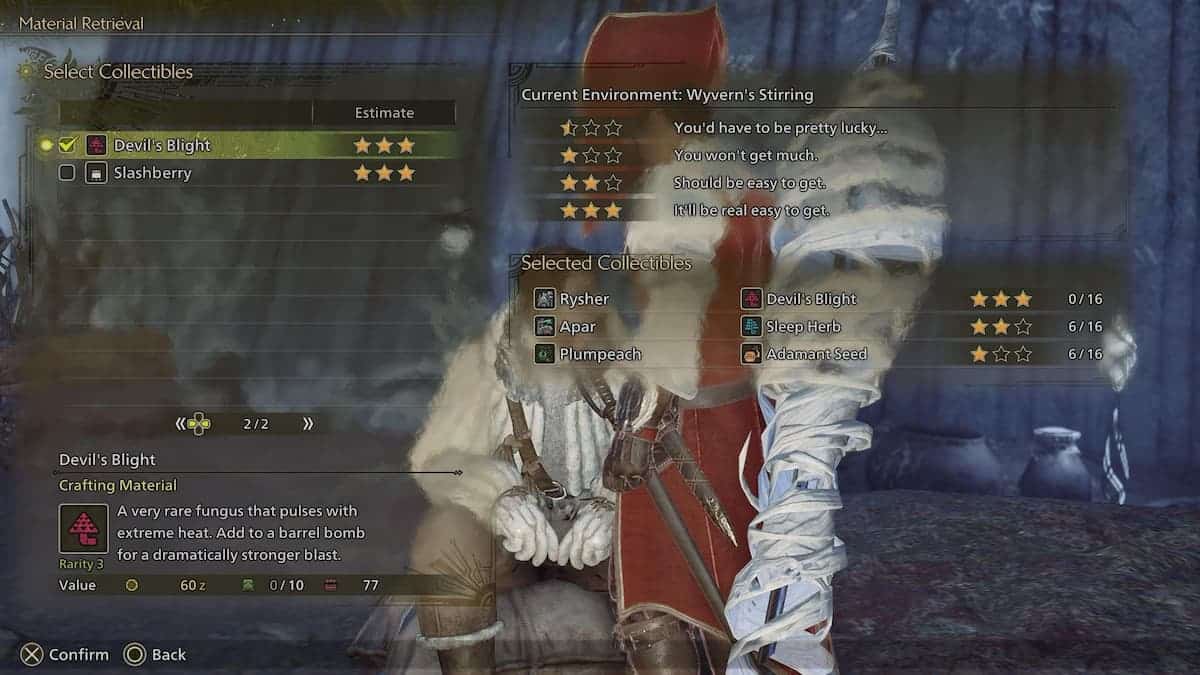Image resolution: width=1200 pixels, height=675 pixels.
Task: Select Apar in Selected Collectibles
Action: 578,327
